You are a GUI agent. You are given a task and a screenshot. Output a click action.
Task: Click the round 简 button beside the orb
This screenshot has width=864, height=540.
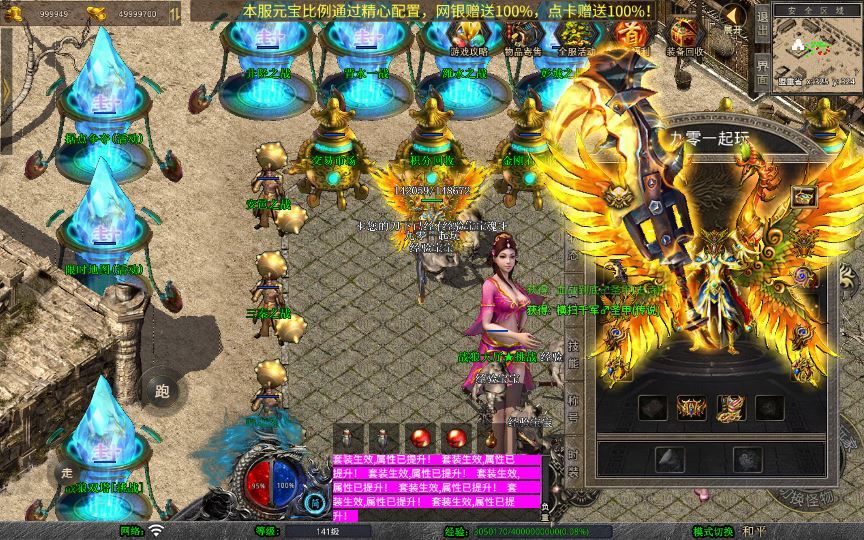click(x=316, y=501)
